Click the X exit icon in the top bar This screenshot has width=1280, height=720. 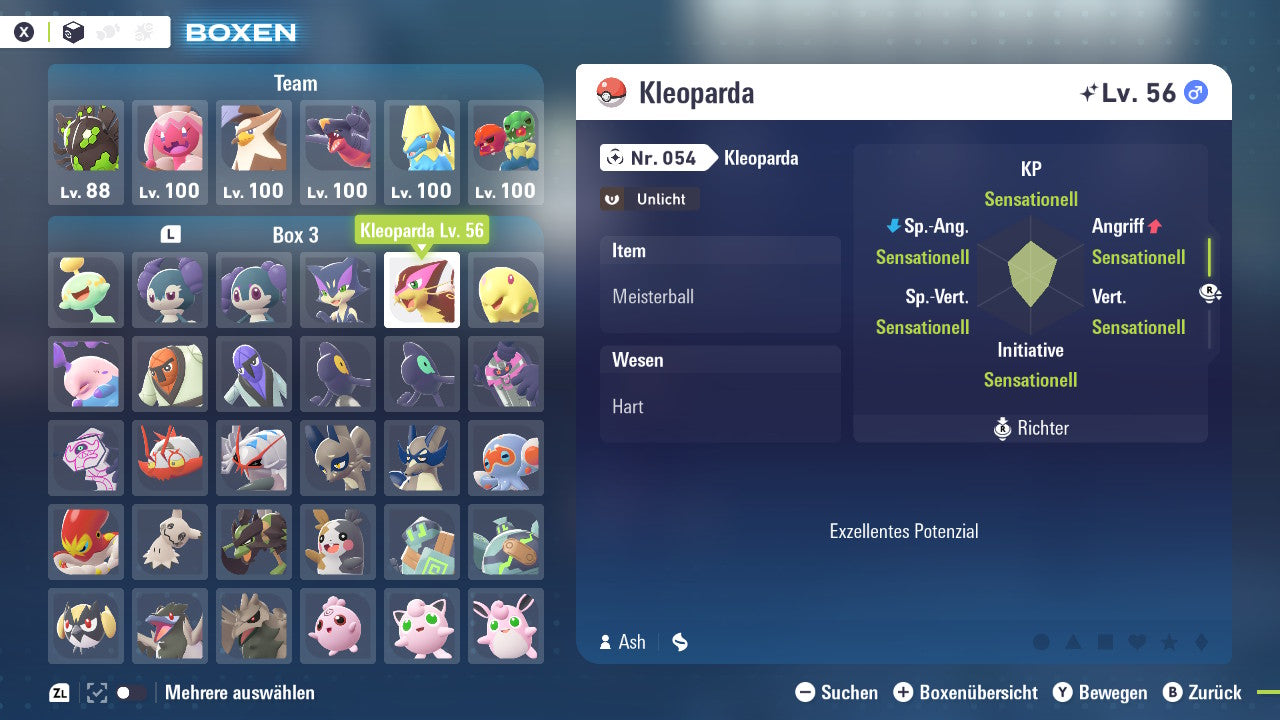coord(24,31)
